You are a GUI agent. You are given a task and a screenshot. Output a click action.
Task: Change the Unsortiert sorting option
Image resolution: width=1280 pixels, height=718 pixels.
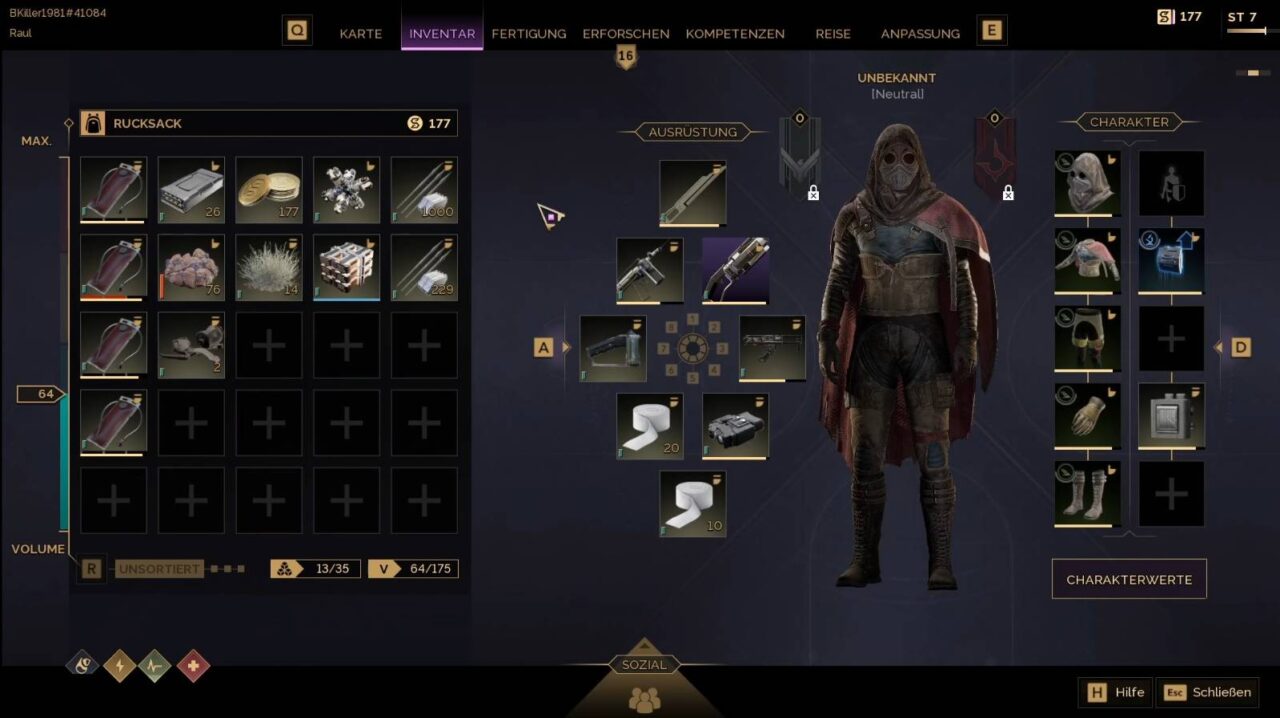pos(159,569)
